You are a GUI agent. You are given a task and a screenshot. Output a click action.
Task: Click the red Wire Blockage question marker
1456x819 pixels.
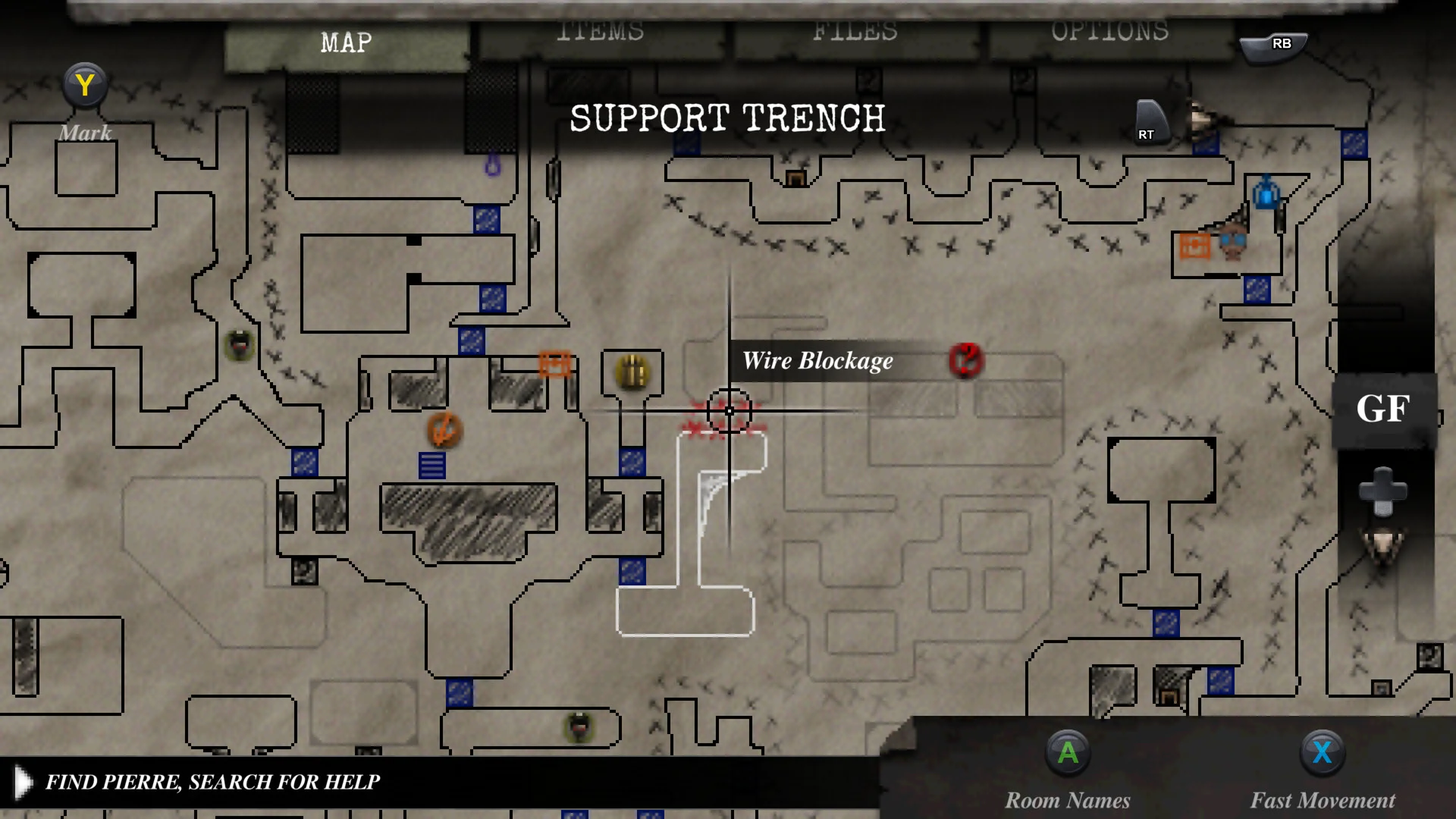point(965,360)
